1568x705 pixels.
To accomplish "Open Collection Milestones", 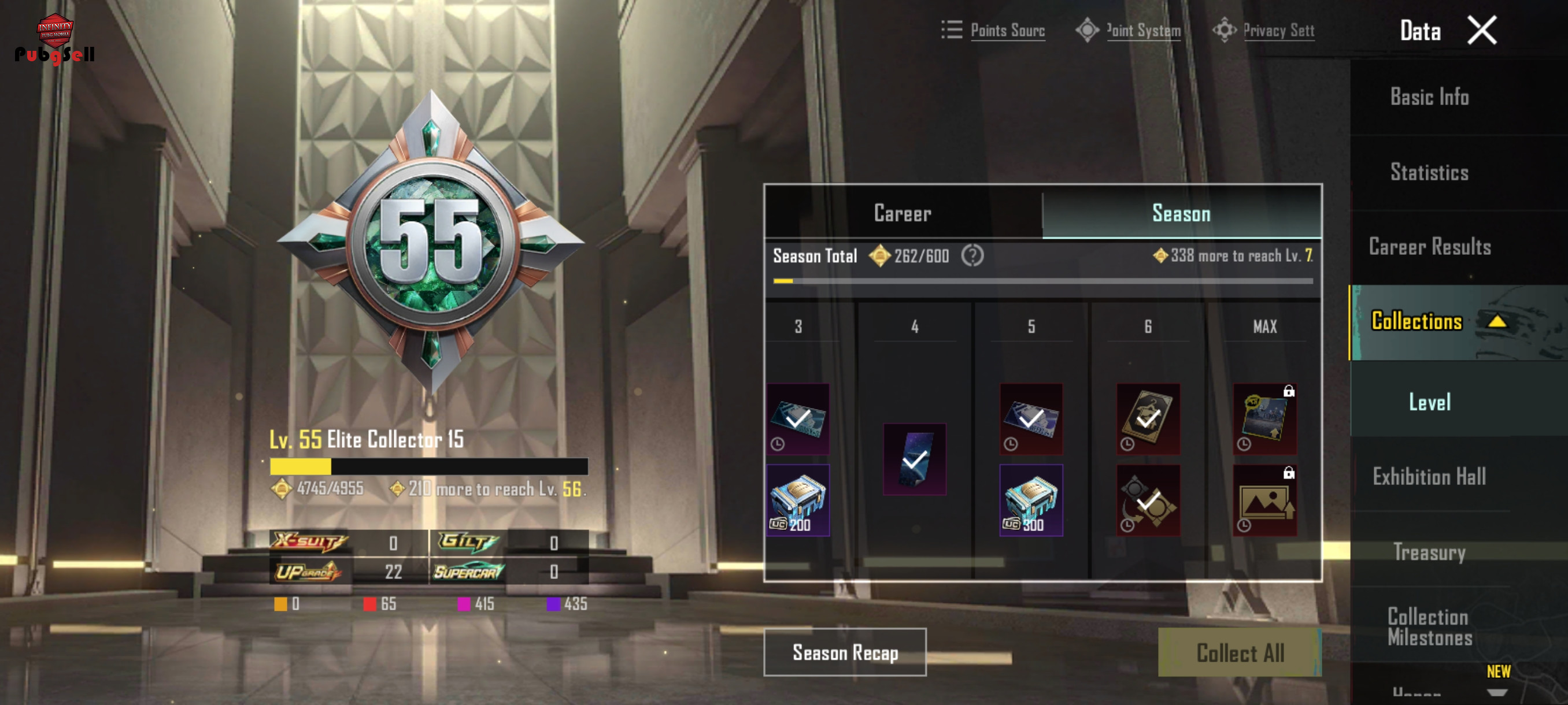I will click(x=1429, y=626).
